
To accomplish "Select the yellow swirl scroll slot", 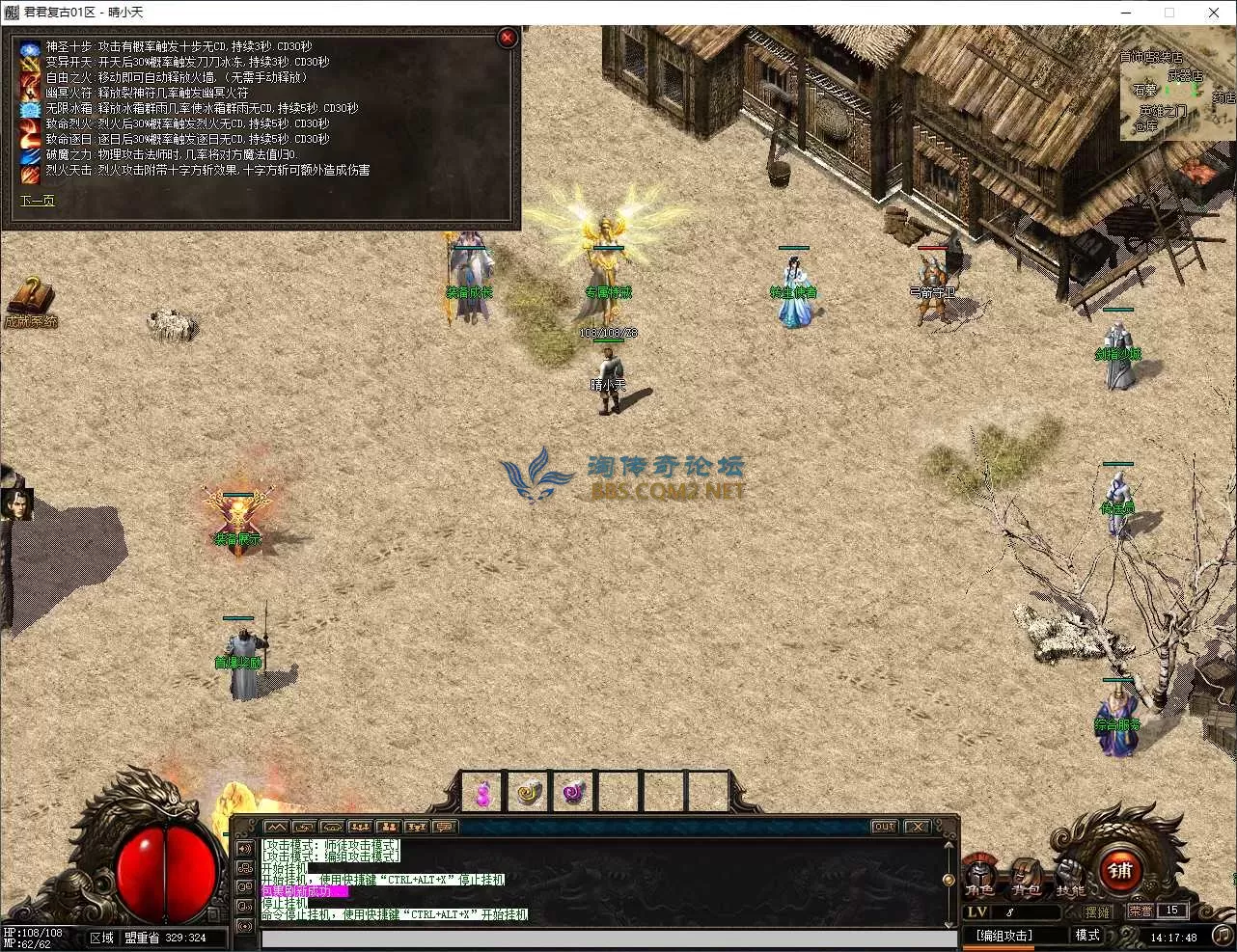I will click(x=528, y=794).
